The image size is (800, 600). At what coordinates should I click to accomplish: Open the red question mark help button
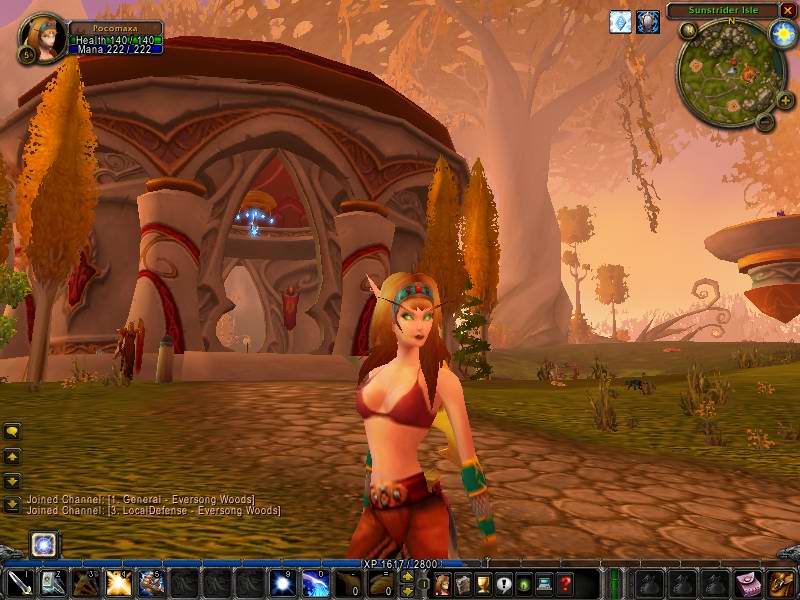[566, 583]
